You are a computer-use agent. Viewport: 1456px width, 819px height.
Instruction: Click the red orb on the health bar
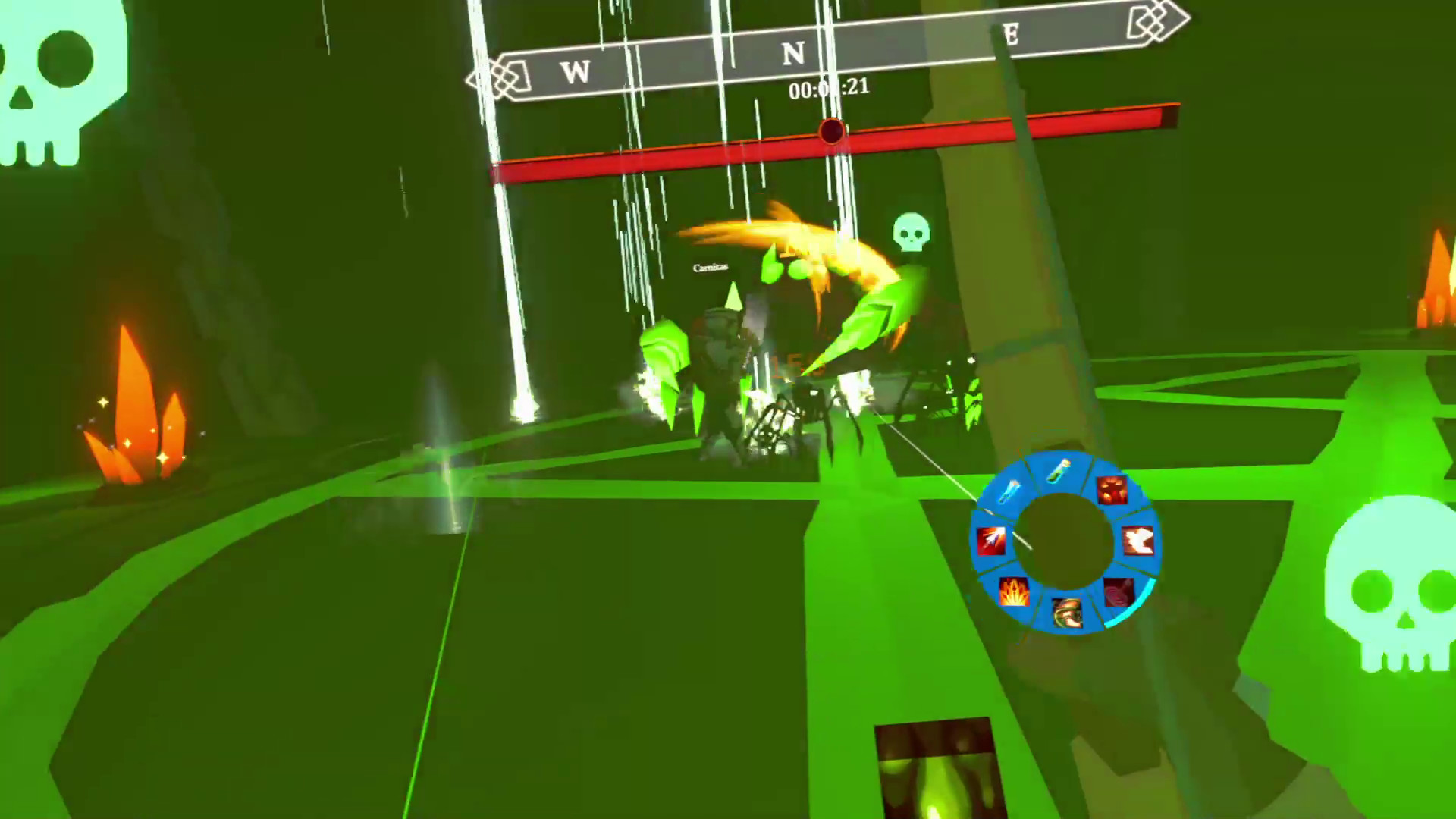tap(830, 133)
